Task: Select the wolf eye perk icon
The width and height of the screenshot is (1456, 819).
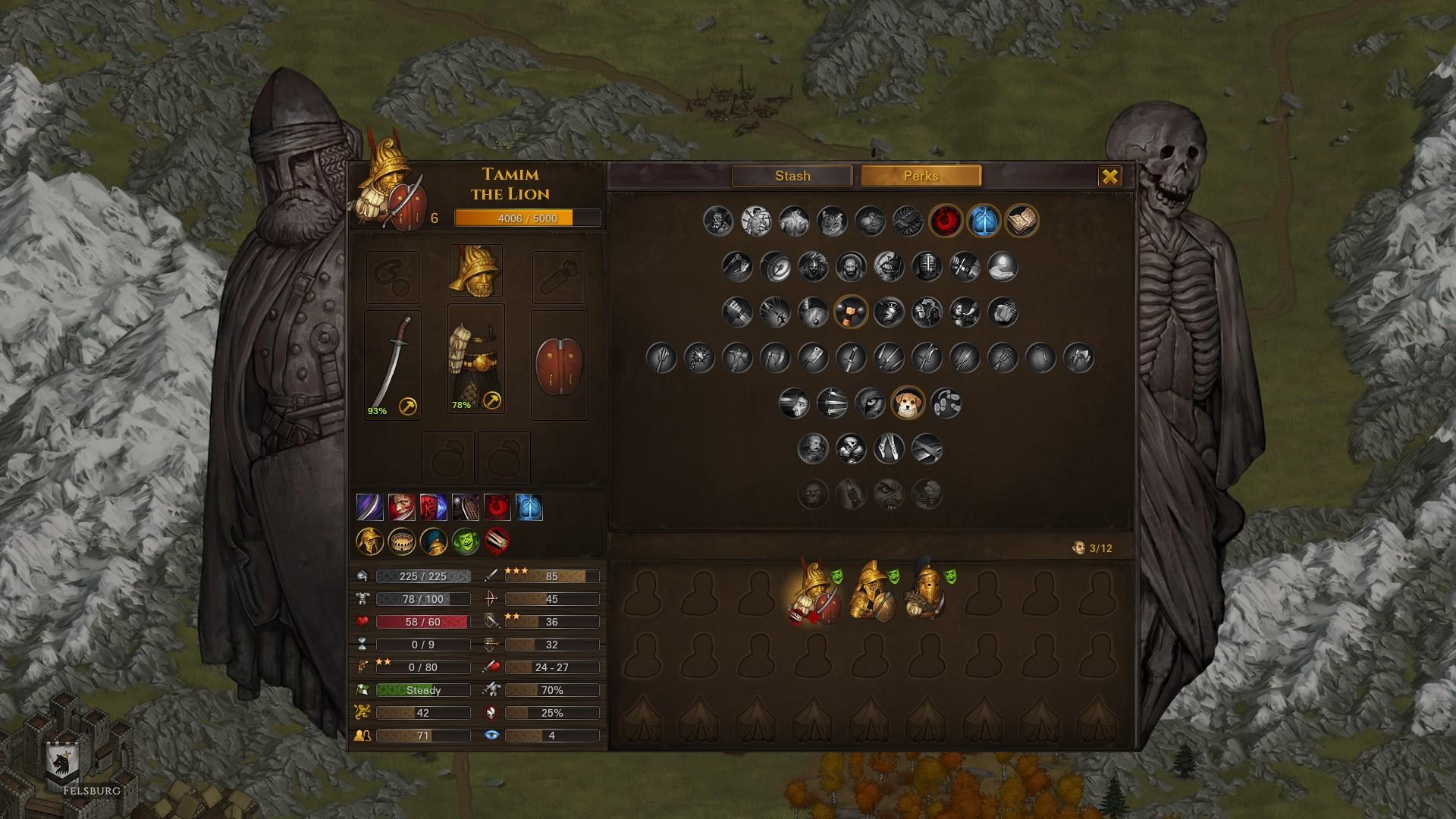Action: 870,403
